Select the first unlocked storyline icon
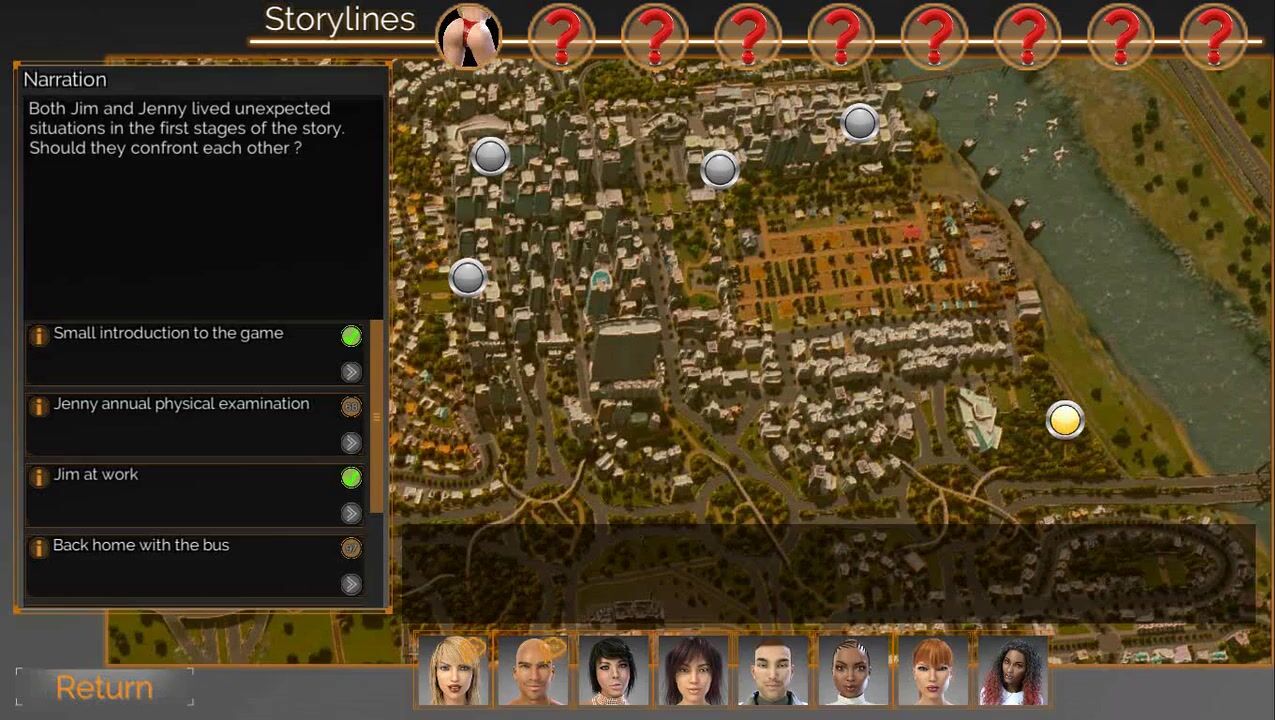The width and height of the screenshot is (1275, 720). click(469, 37)
